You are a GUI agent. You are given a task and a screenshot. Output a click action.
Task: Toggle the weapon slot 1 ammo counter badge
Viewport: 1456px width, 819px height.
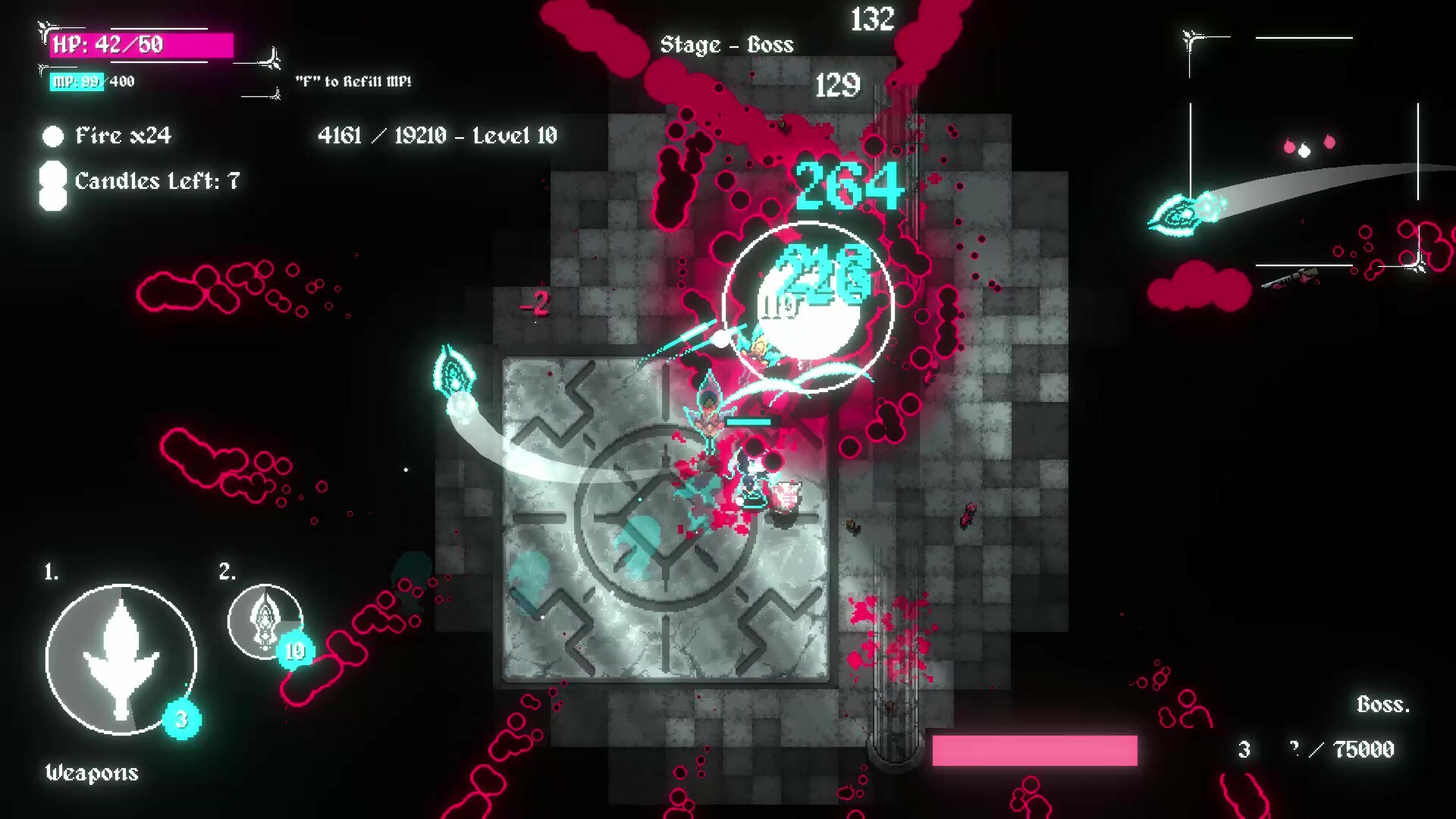tap(182, 723)
